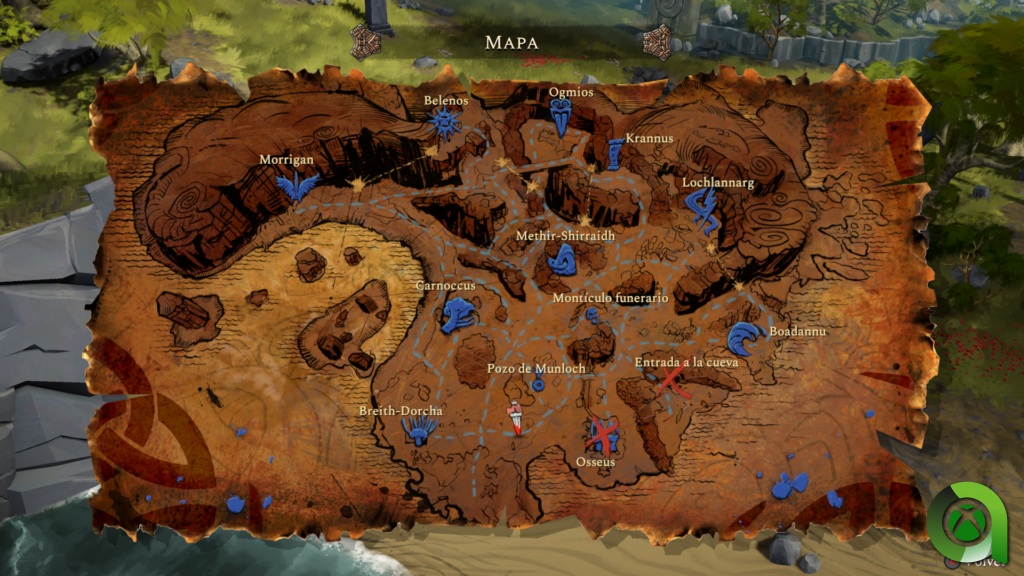This screenshot has width=1024, height=576.
Task: Choose the Pozo de Munloch marker
Action: [538, 384]
